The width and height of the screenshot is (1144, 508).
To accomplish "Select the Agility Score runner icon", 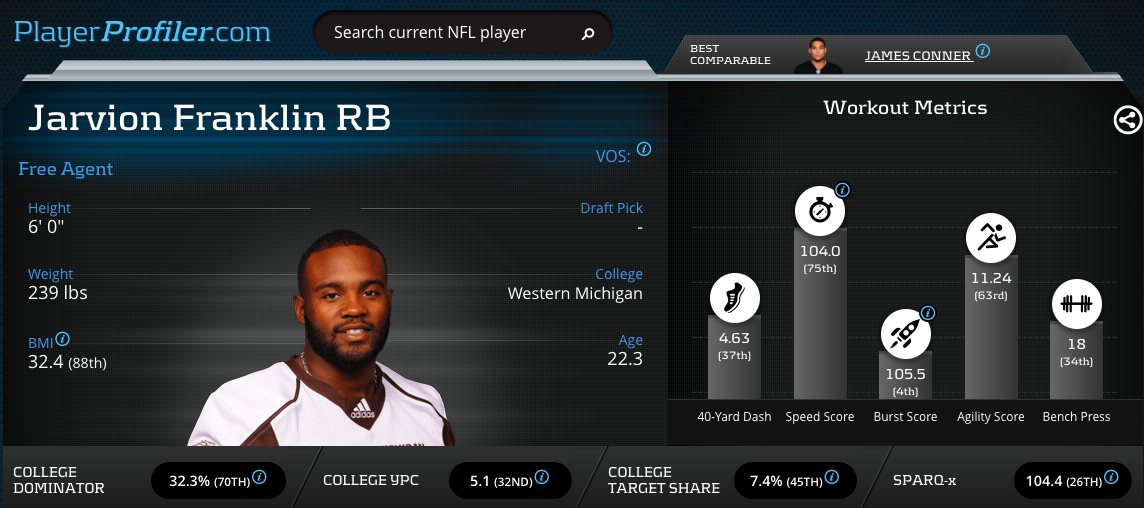I will click(x=991, y=237).
